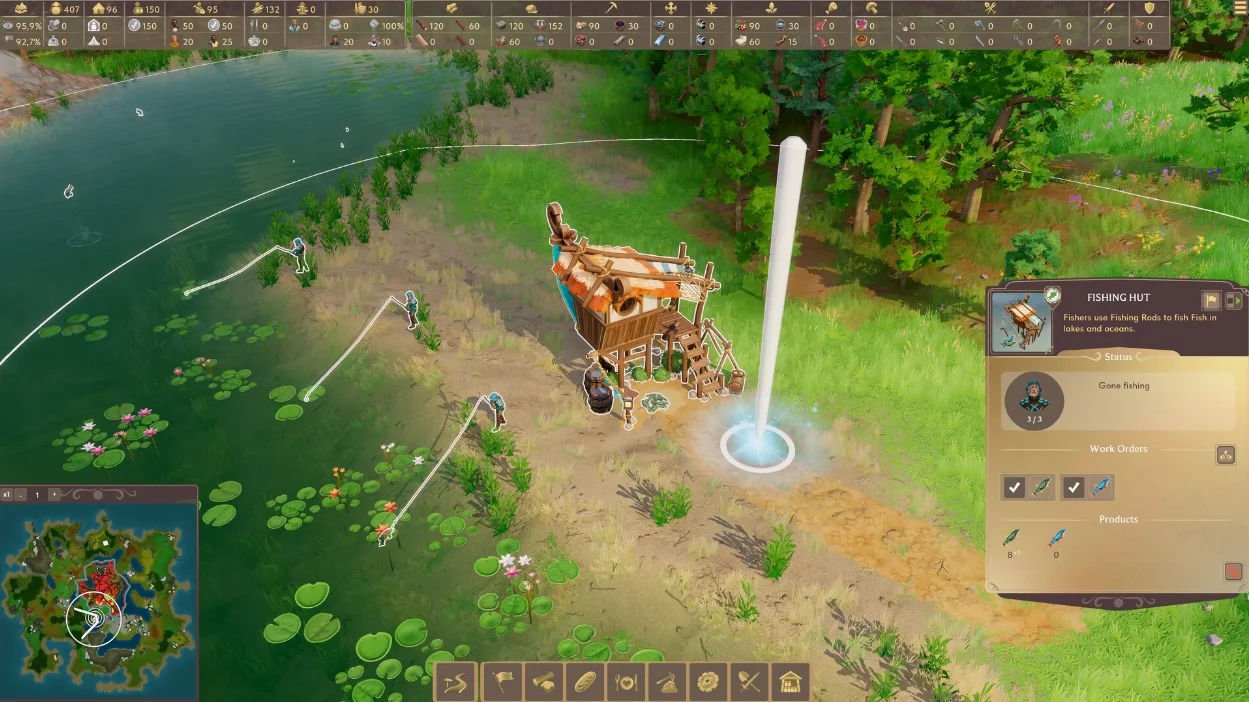Open the plate and cutlery build category
Image resolution: width=1249 pixels, height=702 pixels.
626,682
